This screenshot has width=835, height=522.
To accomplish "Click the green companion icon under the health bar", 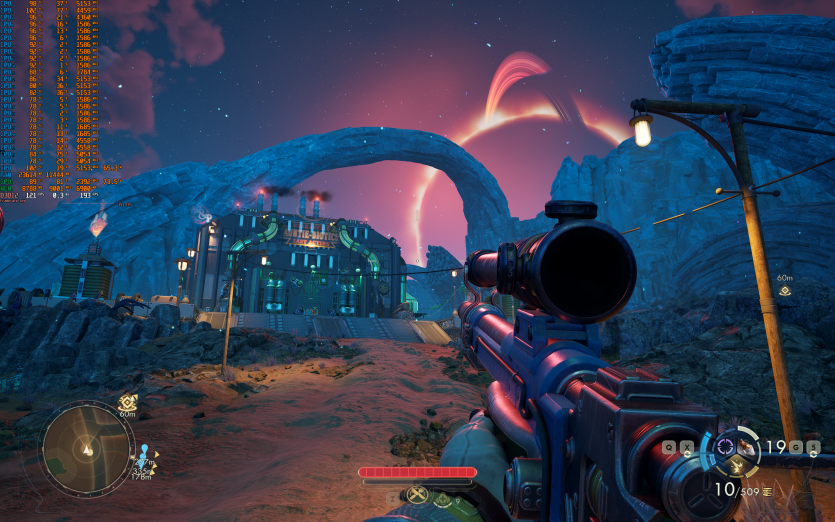I will [442, 496].
